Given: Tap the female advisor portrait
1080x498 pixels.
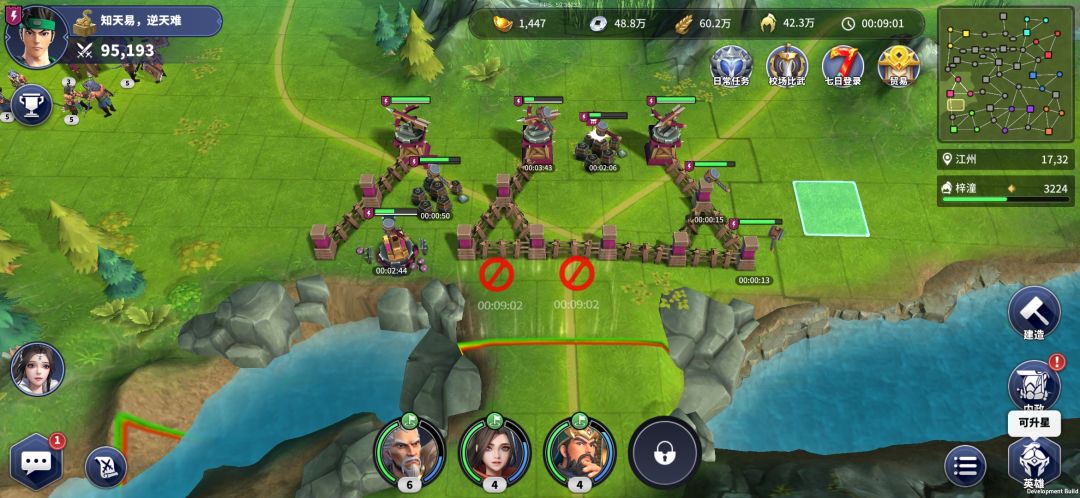Looking at the screenshot, I should (x=37, y=369).
